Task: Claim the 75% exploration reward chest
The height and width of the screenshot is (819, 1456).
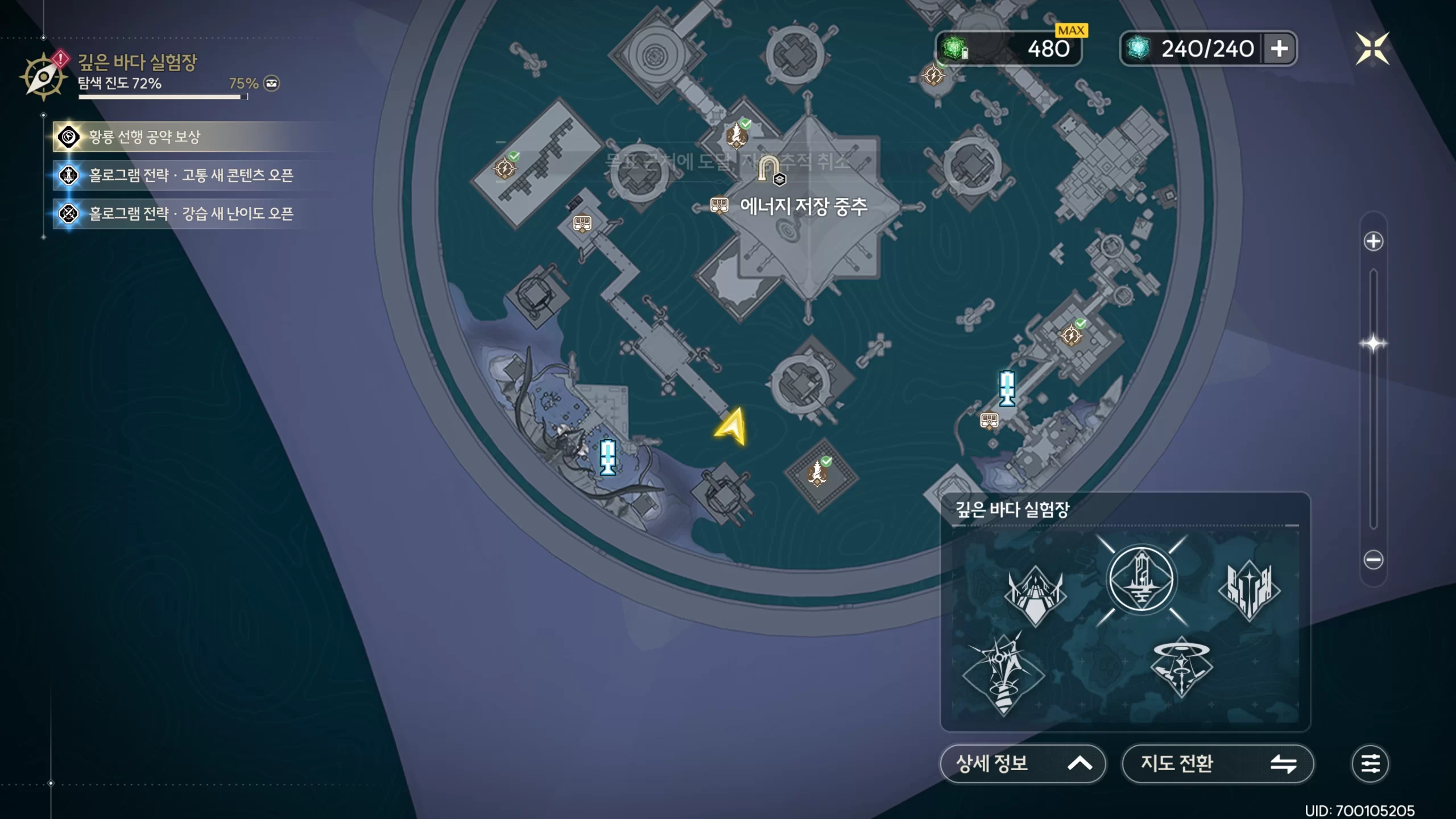Action: (272, 84)
